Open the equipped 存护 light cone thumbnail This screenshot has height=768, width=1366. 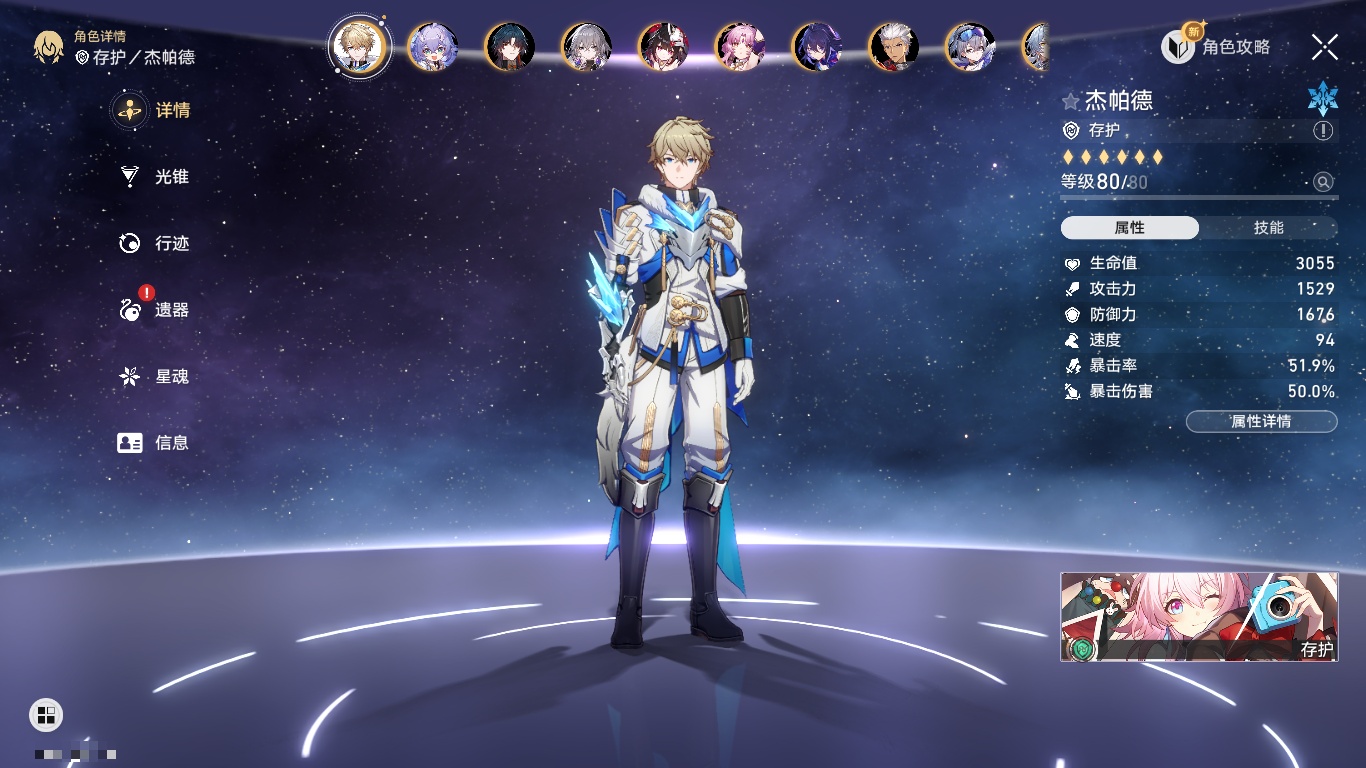pos(1199,617)
